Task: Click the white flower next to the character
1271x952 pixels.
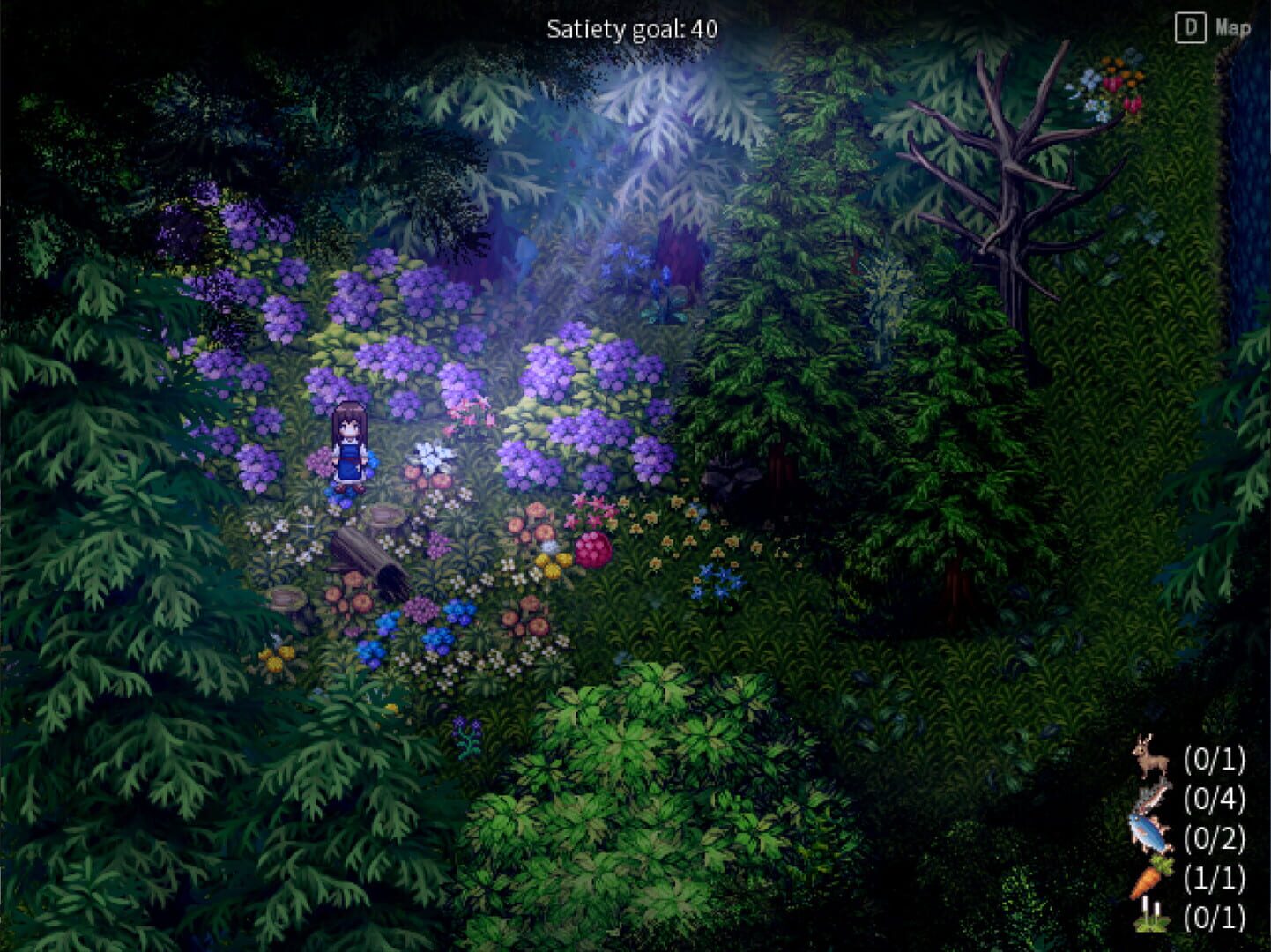Action: click(432, 457)
